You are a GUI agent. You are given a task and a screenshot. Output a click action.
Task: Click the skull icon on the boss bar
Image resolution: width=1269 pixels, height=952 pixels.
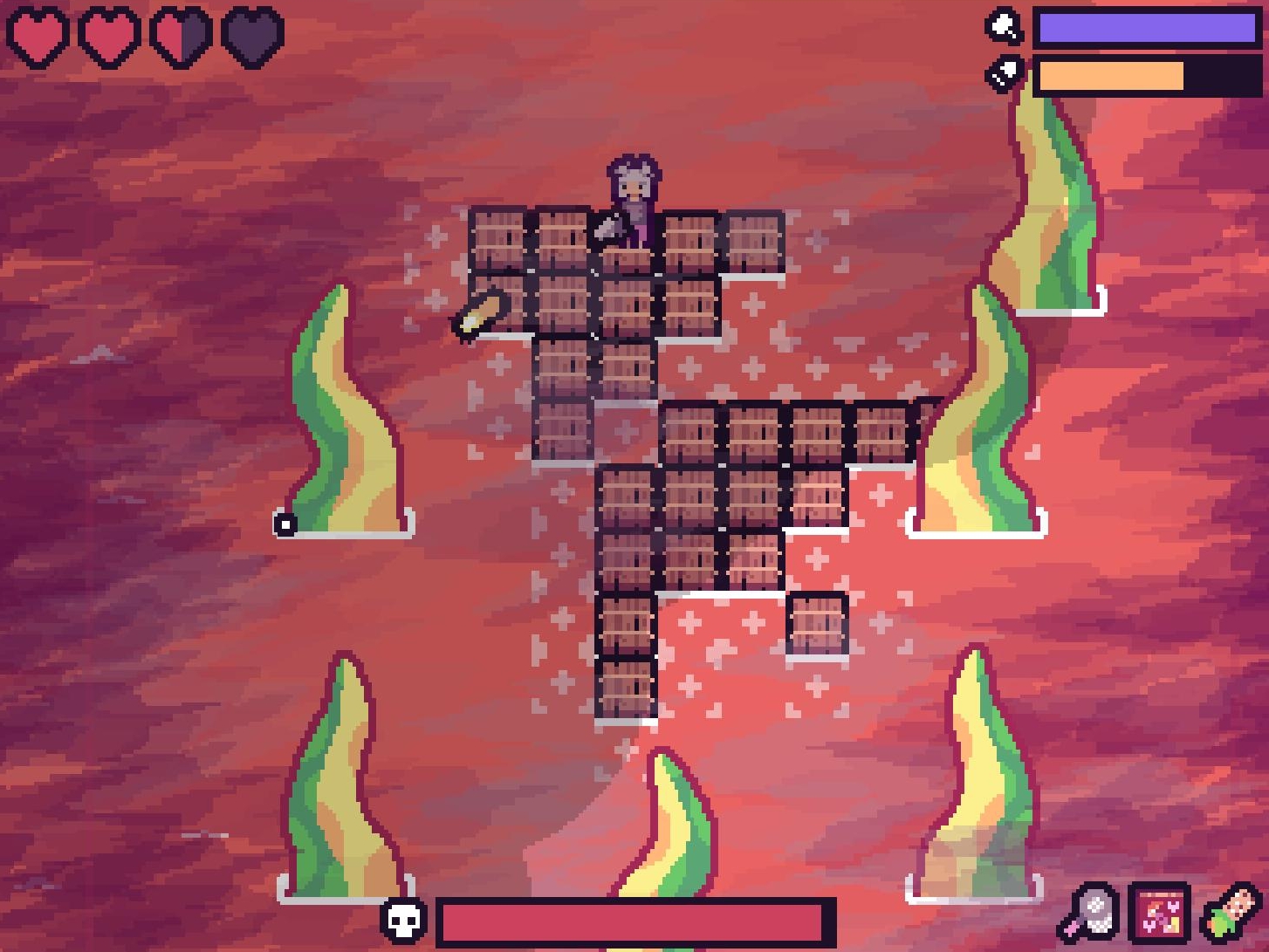coord(403,920)
